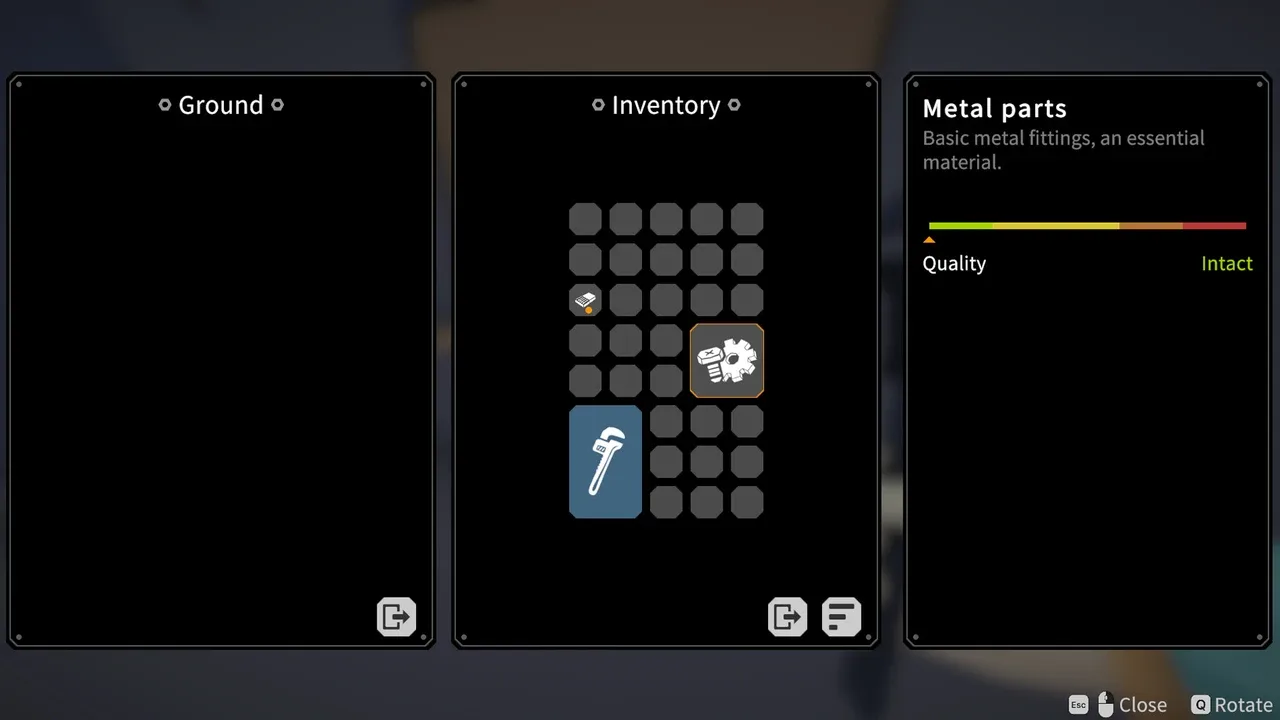Click the Ground panel transfer-all button
The image size is (1280, 720).
pos(396,616)
